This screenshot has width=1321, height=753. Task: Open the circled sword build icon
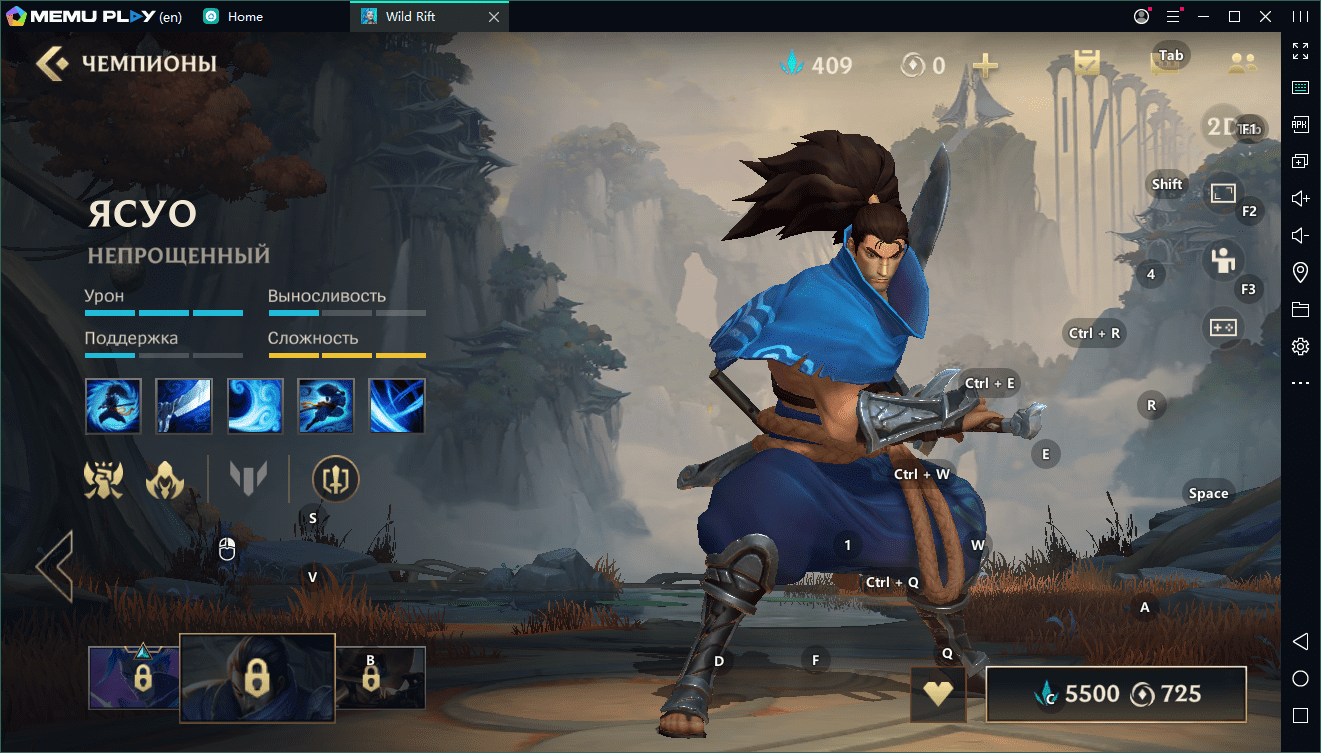tap(335, 479)
